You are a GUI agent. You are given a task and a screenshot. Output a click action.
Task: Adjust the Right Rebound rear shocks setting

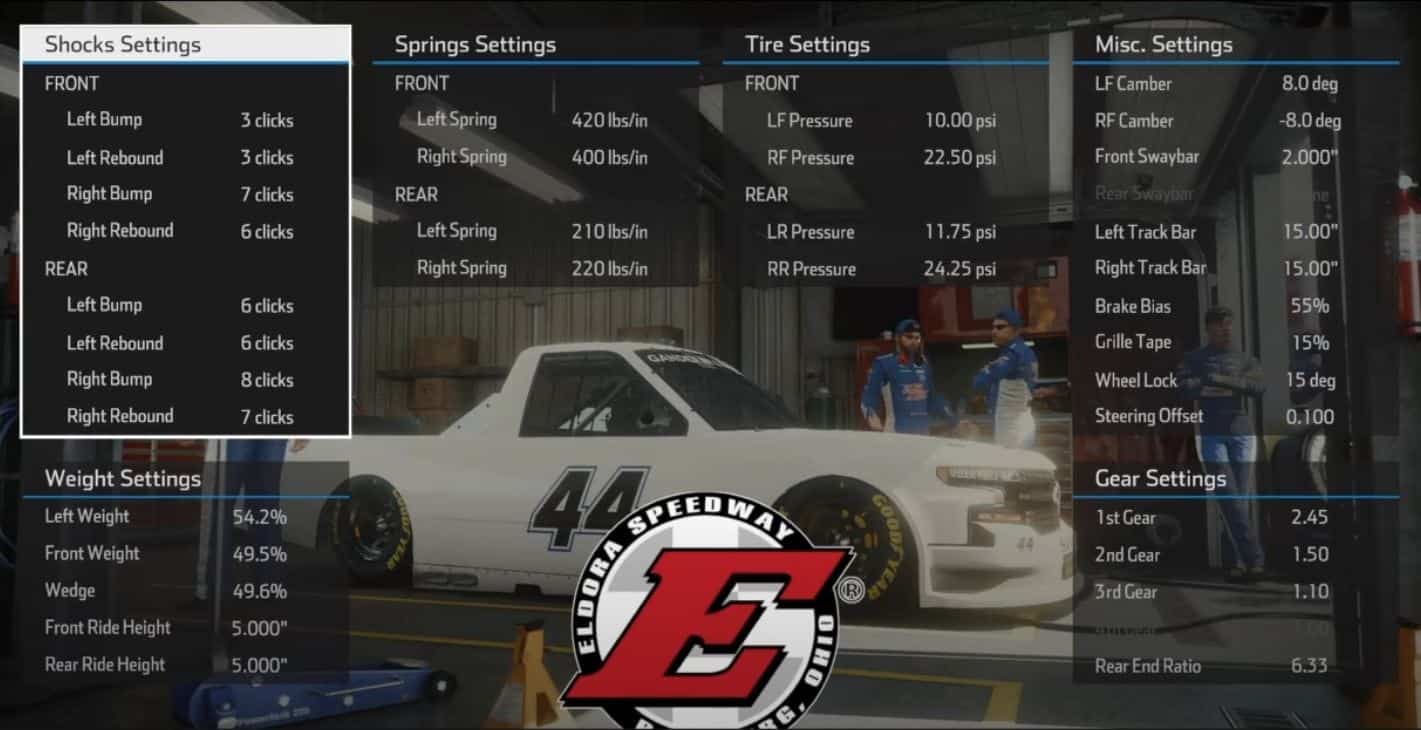[265, 416]
